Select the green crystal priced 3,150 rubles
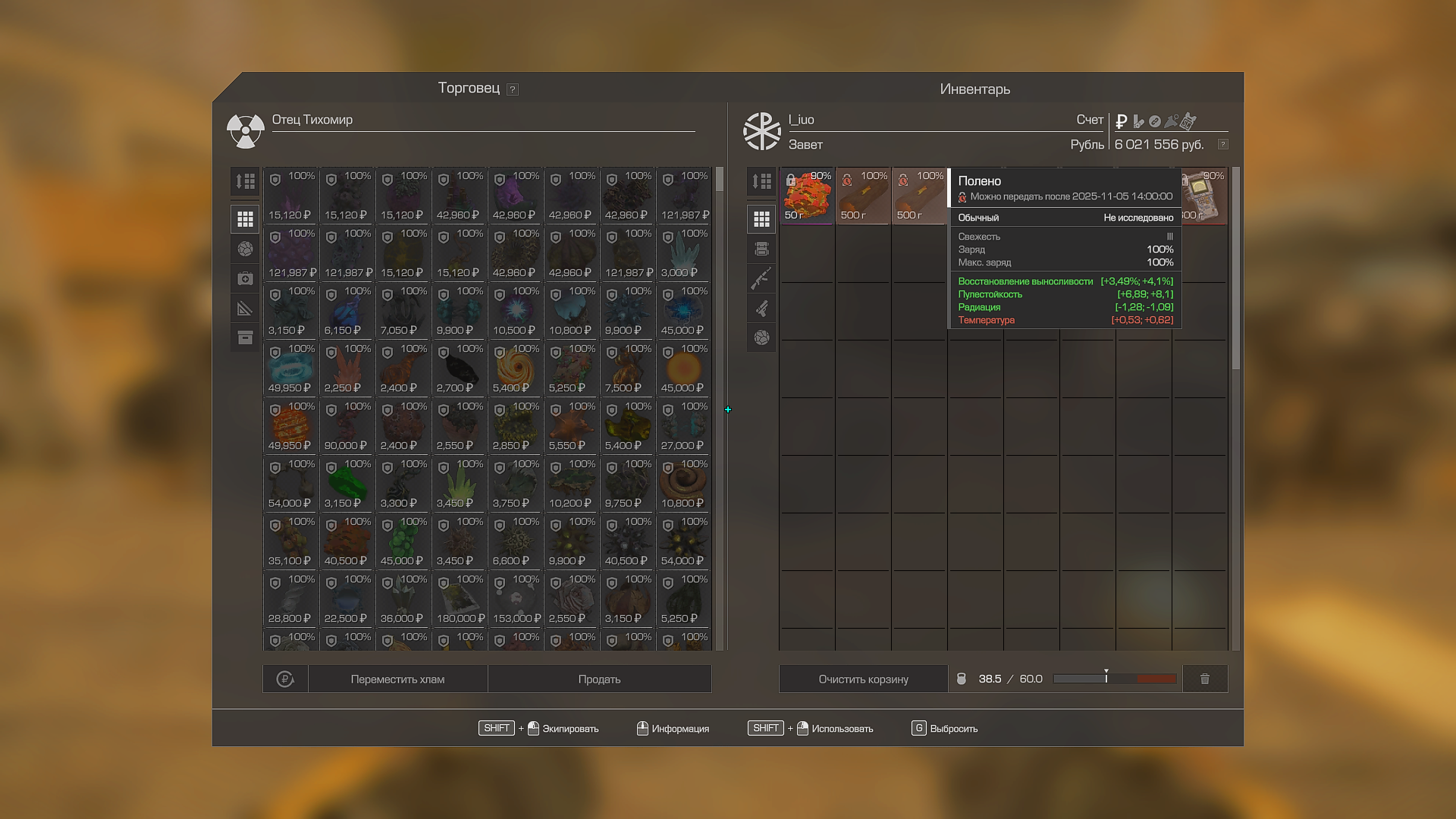This screenshot has width=1456, height=819. point(347,484)
